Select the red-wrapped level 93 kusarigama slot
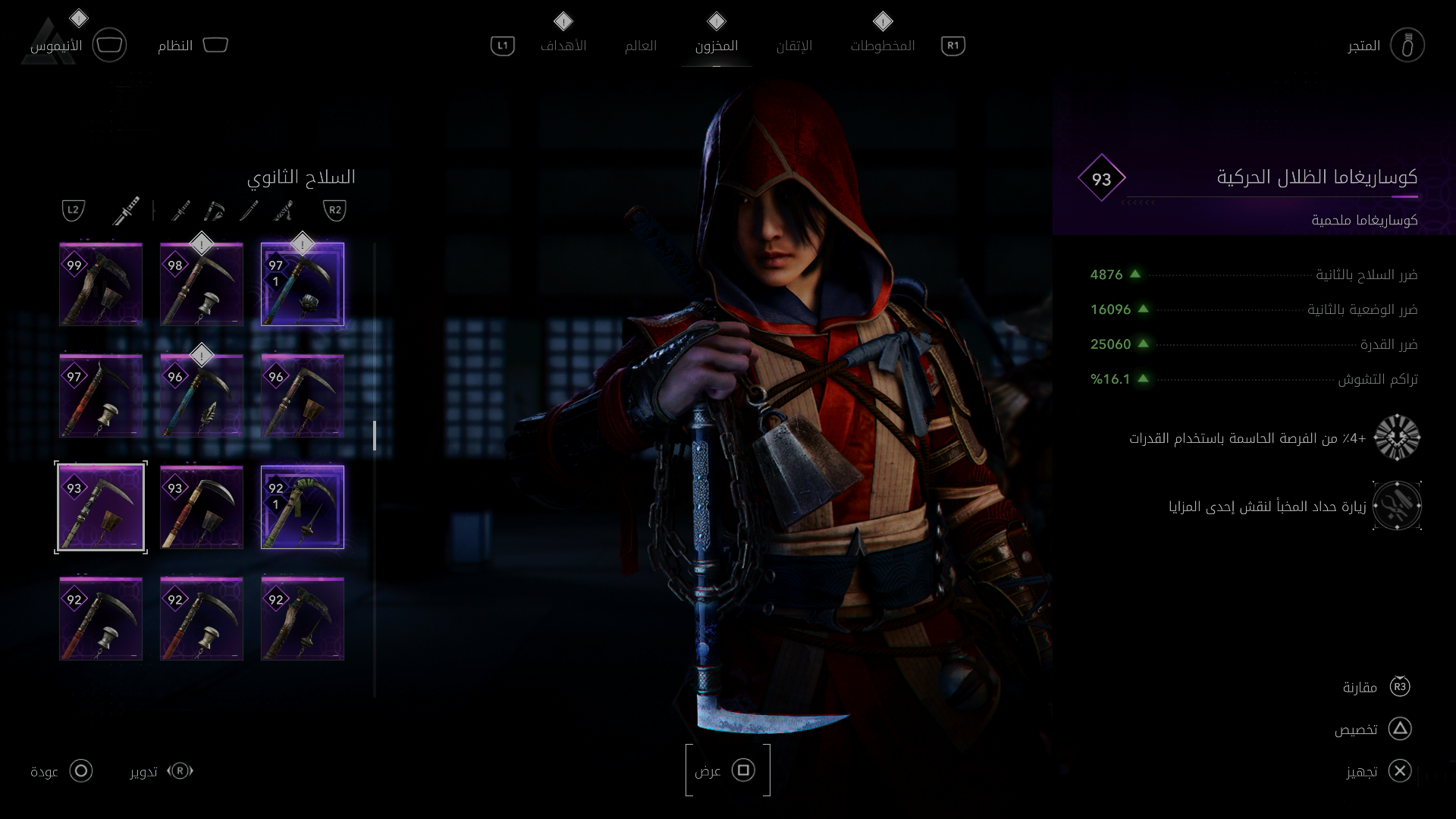 (x=202, y=507)
